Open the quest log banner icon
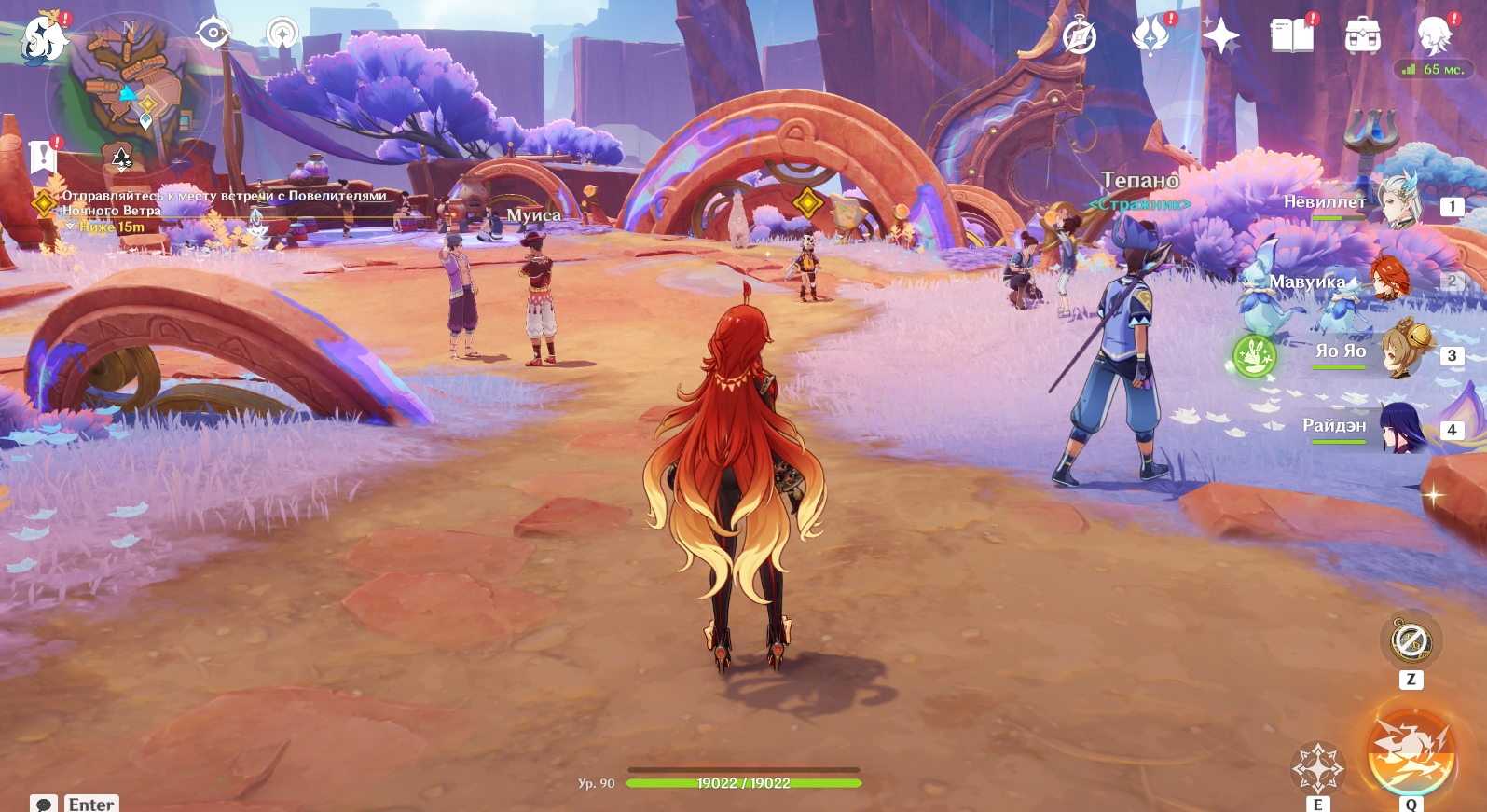 pyautogui.click(x=43, y=158)
